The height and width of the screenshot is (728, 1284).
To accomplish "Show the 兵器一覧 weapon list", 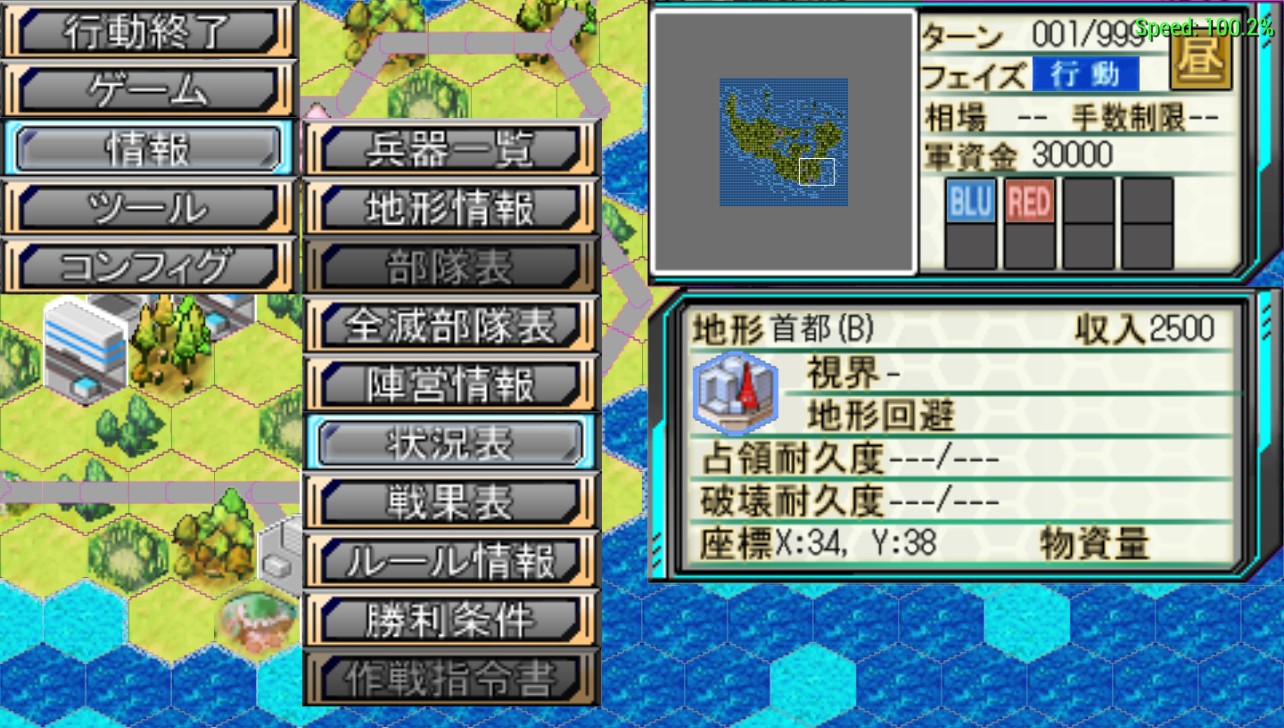I will (x=451, y=150).
